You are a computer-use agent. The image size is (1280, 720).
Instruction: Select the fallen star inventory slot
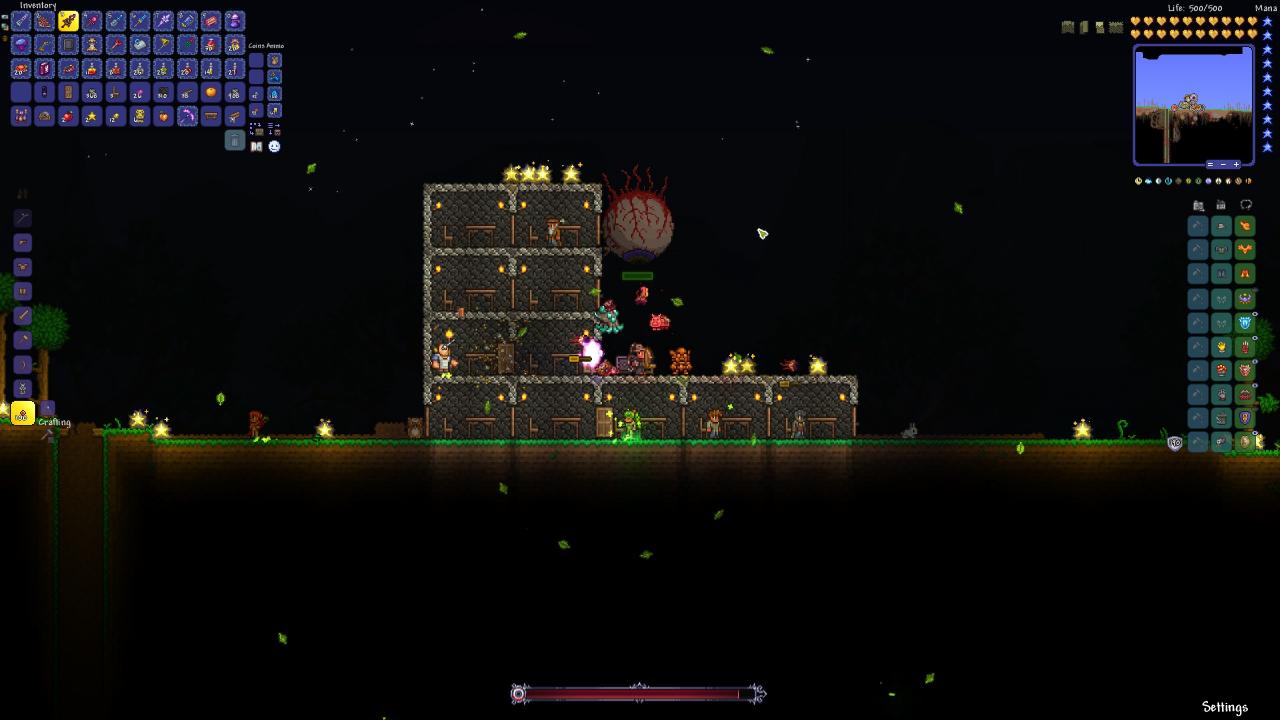[x=92, y=117]
